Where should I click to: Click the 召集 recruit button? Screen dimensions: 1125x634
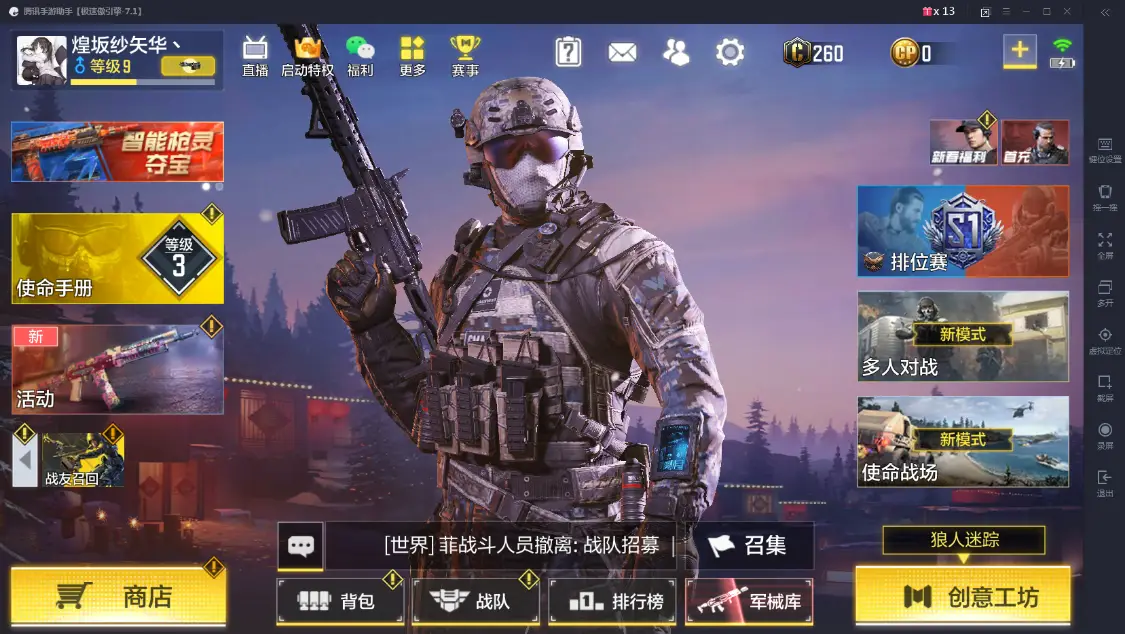[748, 545]
